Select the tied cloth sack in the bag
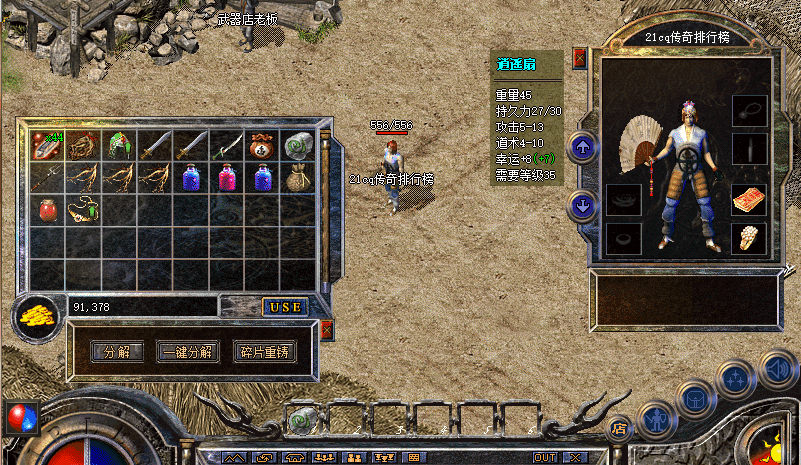This screenshot has height=465, width=801. pyautogui.click(x=298, y=178)
